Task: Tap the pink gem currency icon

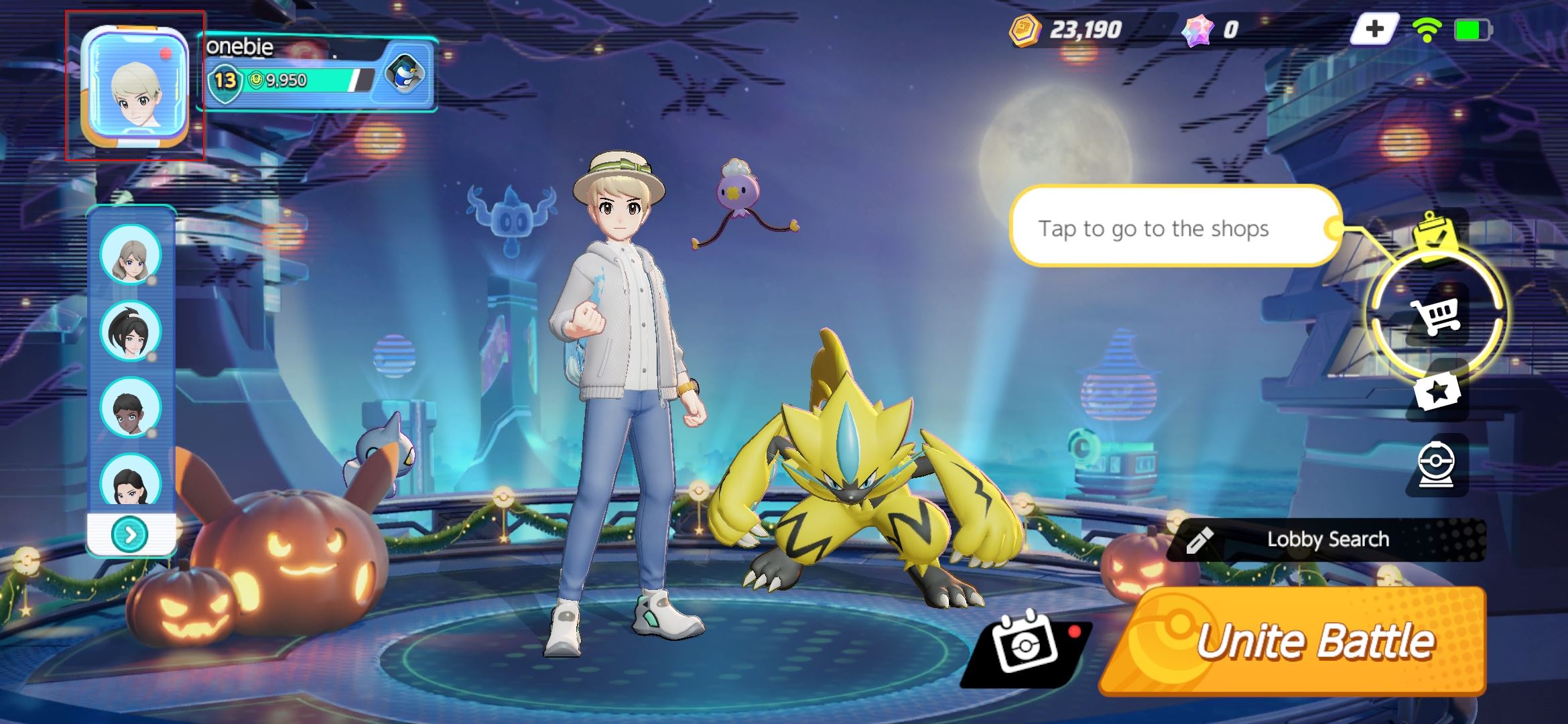Action: click(1200, 29)
